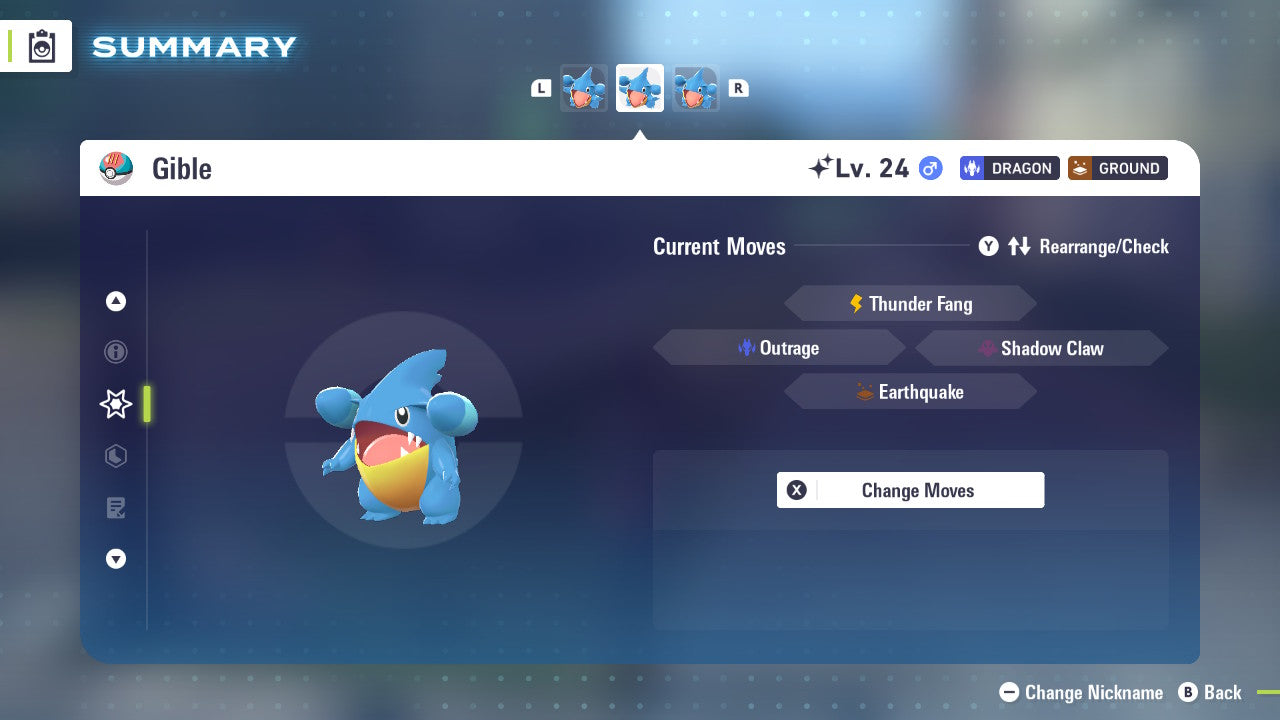Select the DRAGON type badge
Viewport: 1280px width, 720px height.
pyautogui.click(x=1009, y=168)
